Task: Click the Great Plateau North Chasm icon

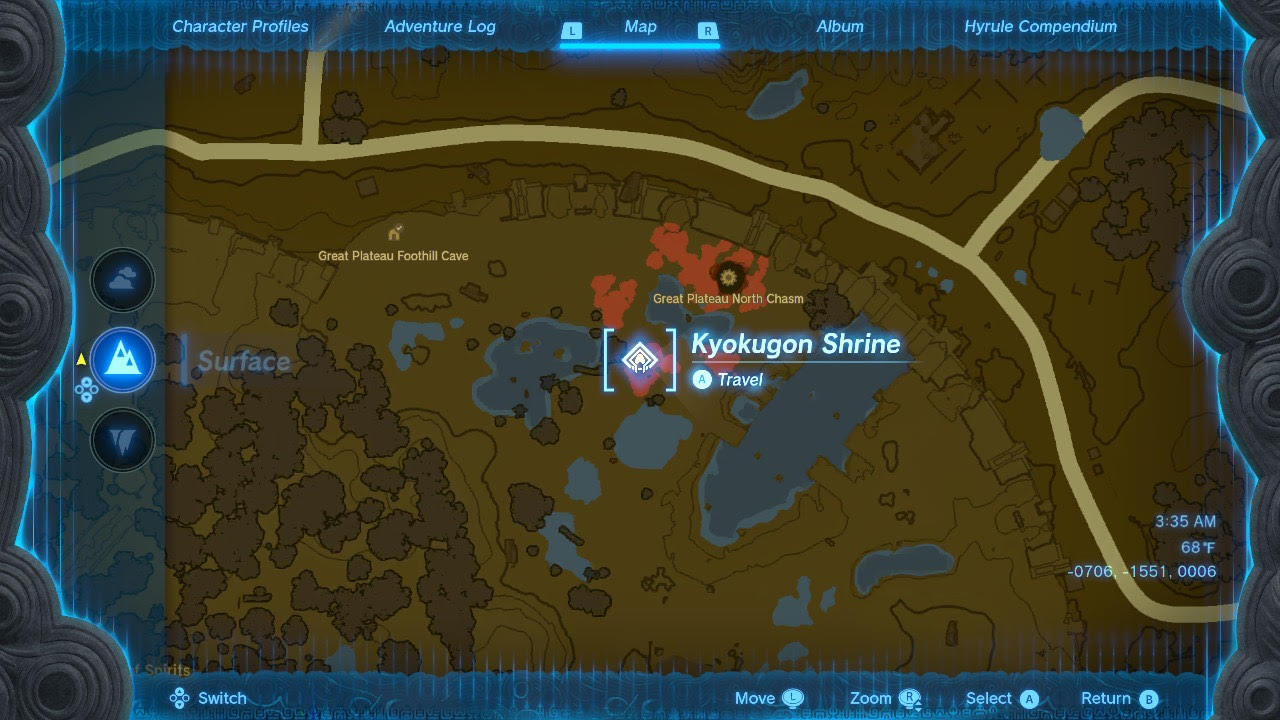Action: click(x=729, y=277)
